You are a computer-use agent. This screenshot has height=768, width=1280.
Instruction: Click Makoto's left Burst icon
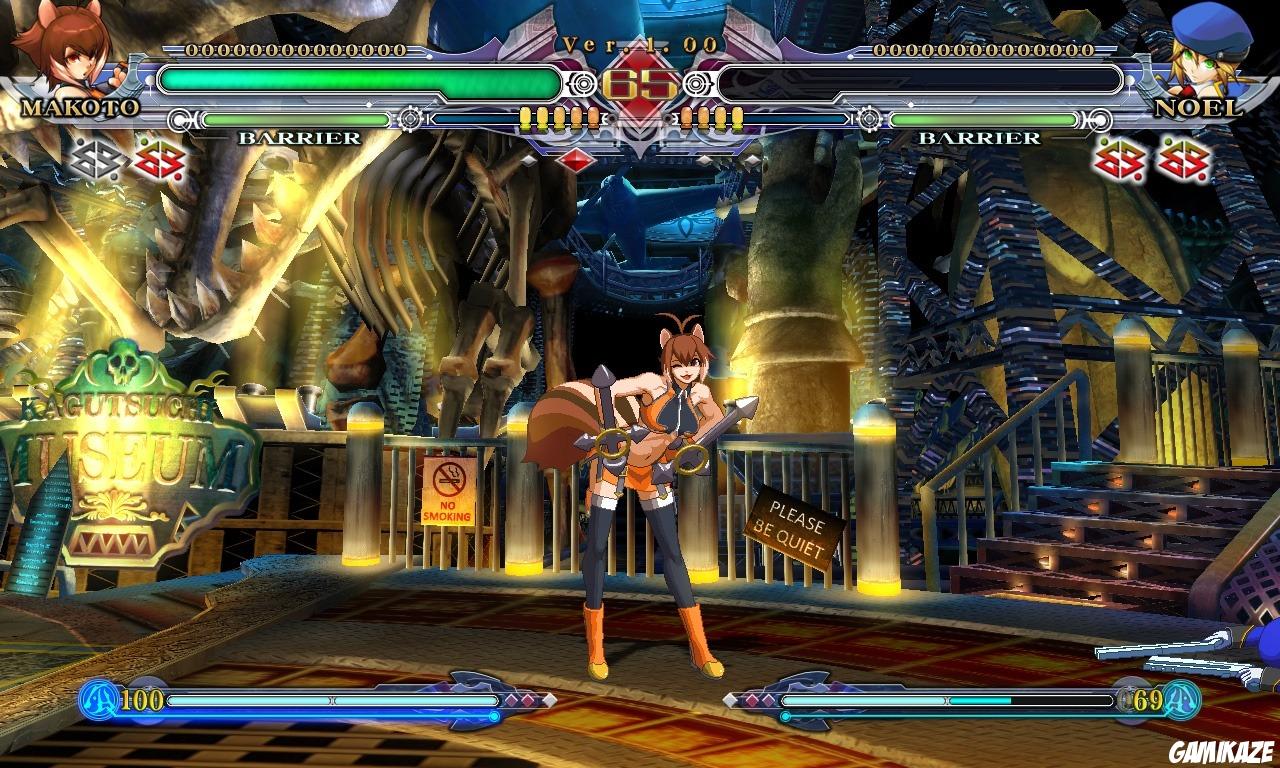95,160
